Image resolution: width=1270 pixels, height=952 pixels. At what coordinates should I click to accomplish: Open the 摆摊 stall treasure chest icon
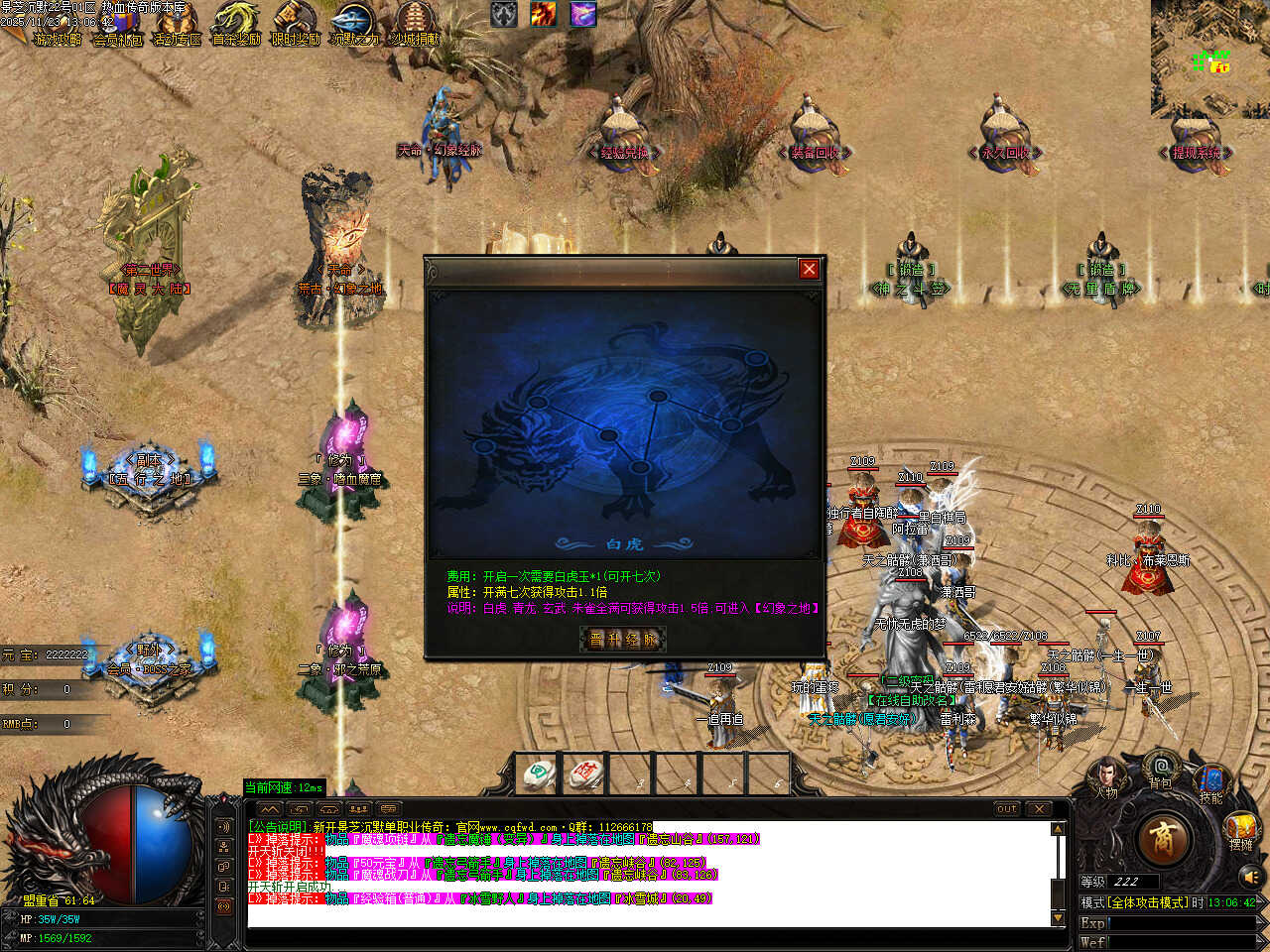(x=1241, y=831)
